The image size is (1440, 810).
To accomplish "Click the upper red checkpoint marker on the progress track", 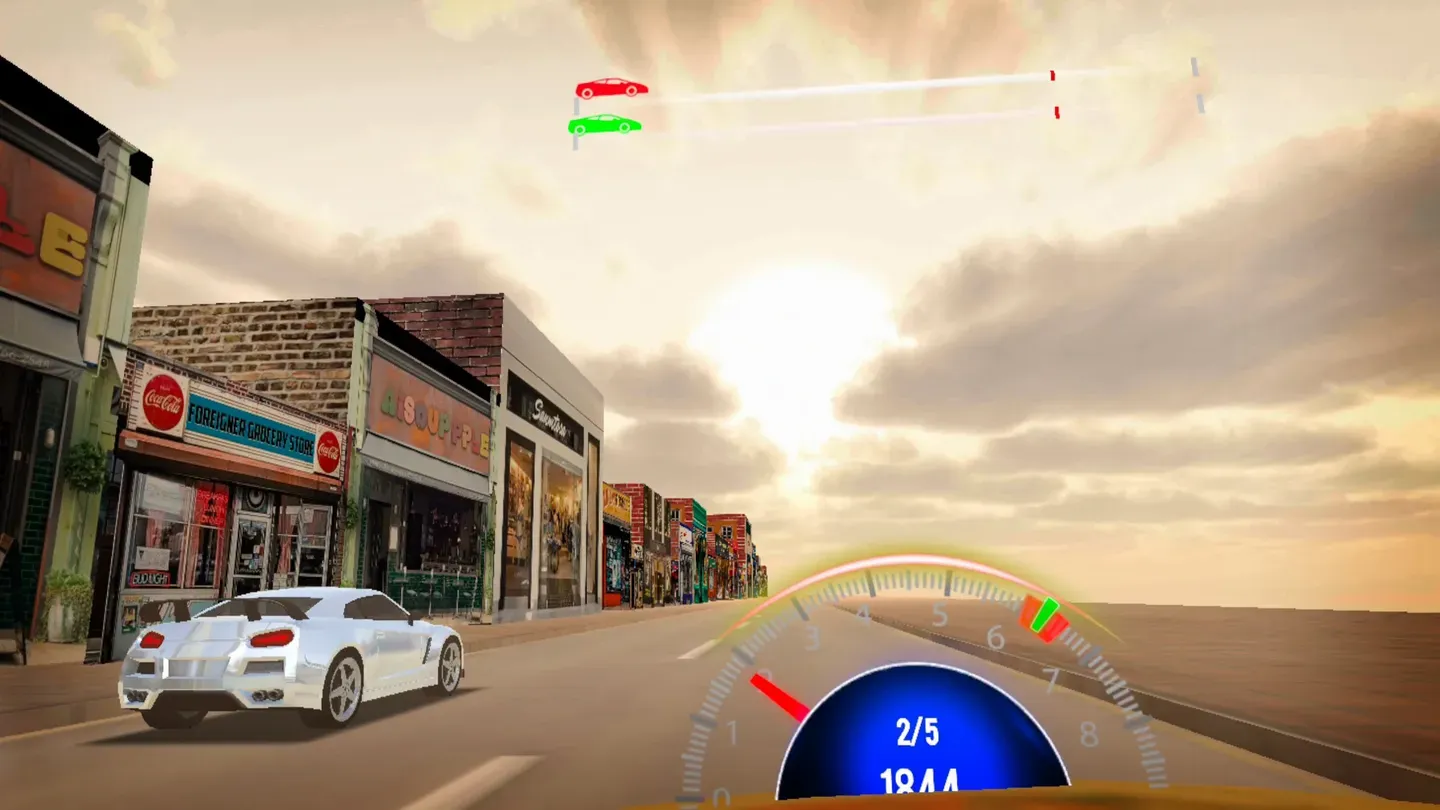I will click(x=1053, y=75).
